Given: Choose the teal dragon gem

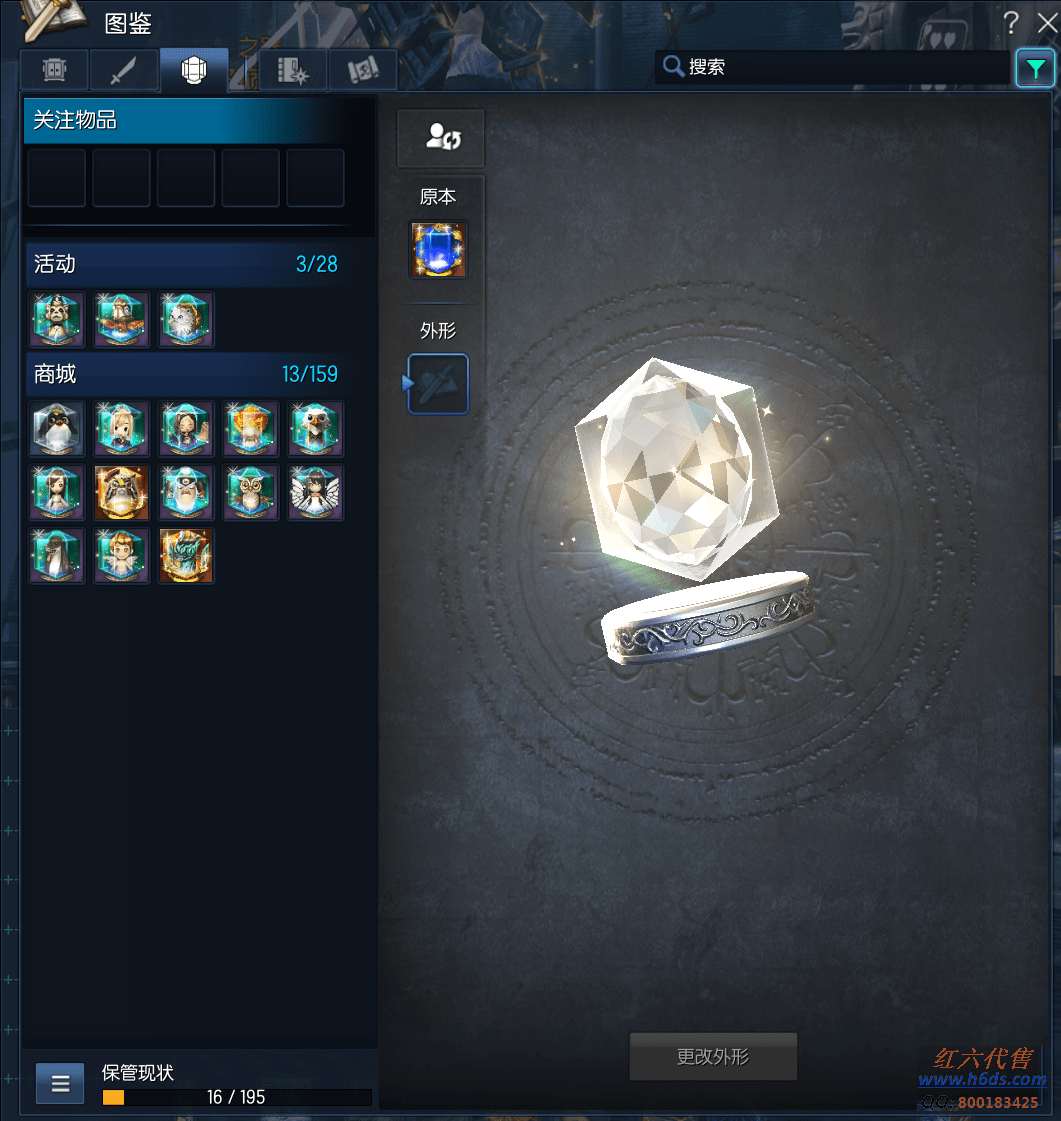Looking at the screenshot, I should 187,557.
